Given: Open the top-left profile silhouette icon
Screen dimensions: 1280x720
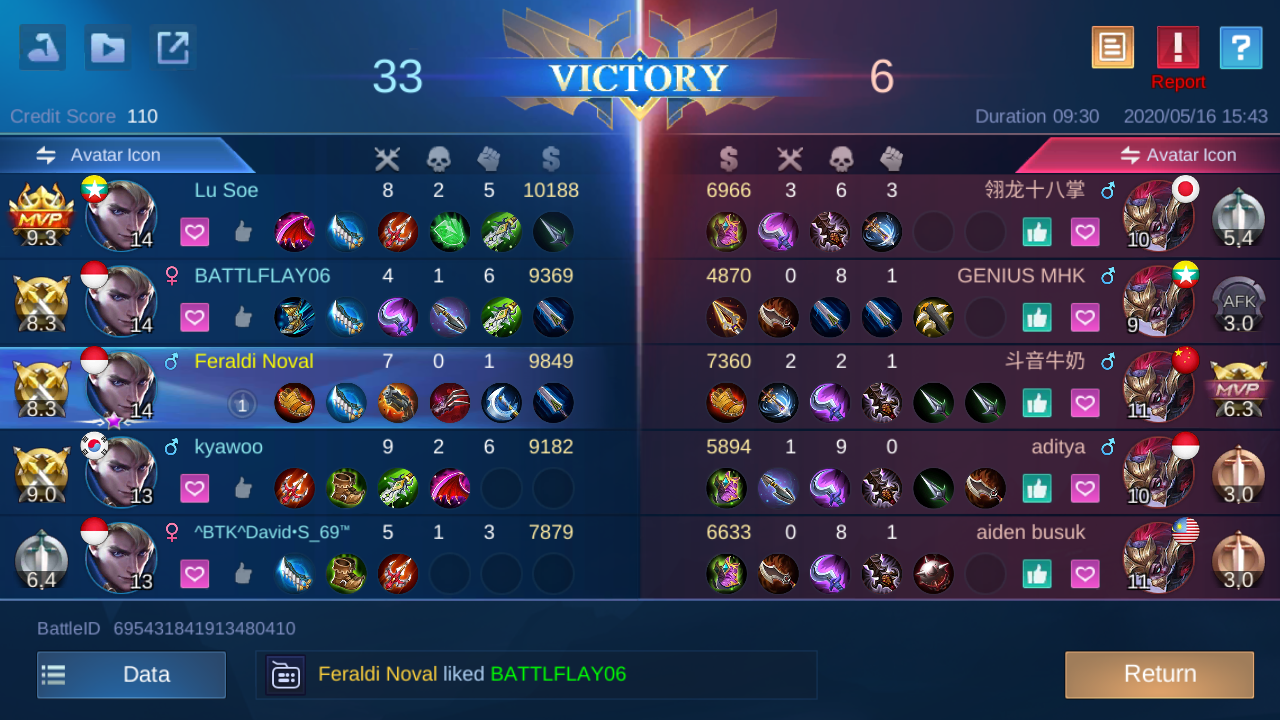Looking at the screenshot, I should click(x=42, y=48).
